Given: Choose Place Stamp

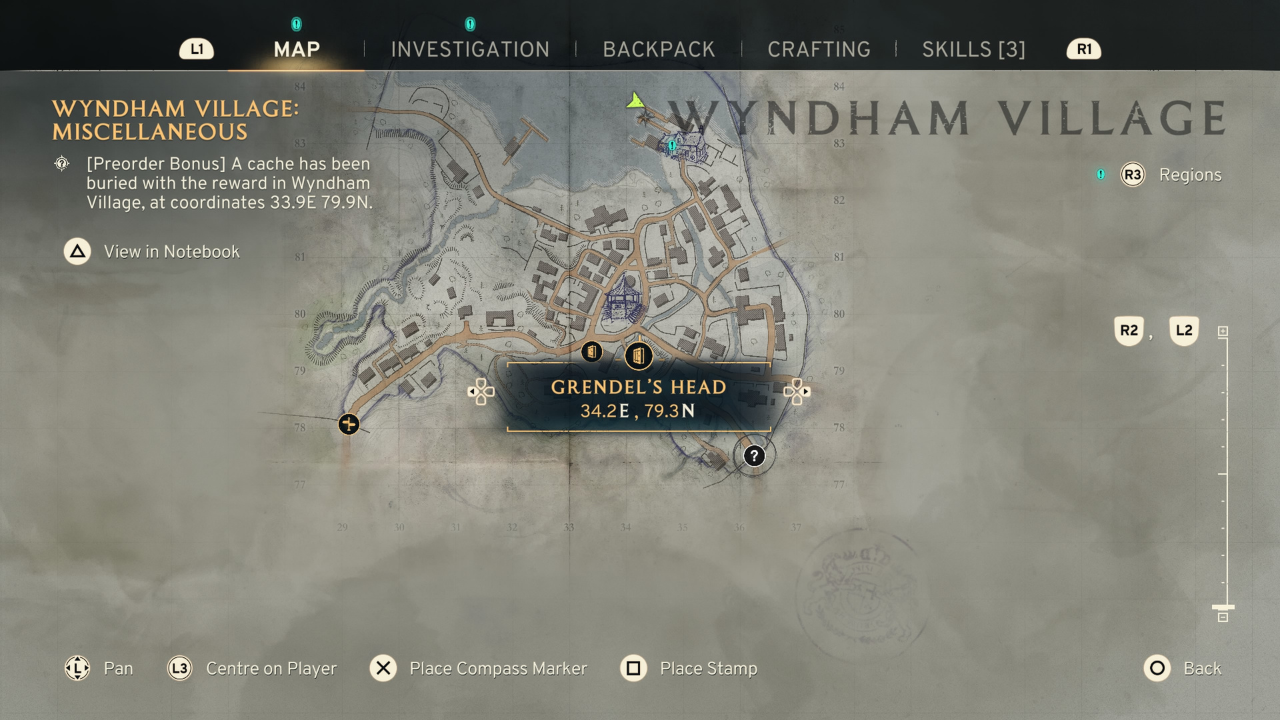Looking at the screenshot, I should click(708, 668).
